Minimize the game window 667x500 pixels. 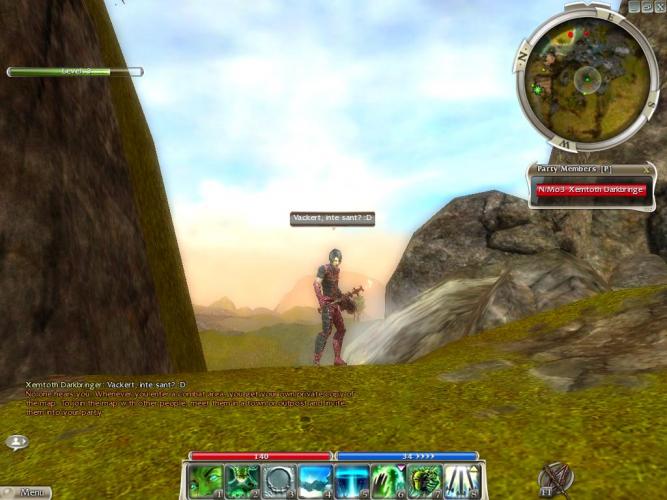click(x=635, y=6)
